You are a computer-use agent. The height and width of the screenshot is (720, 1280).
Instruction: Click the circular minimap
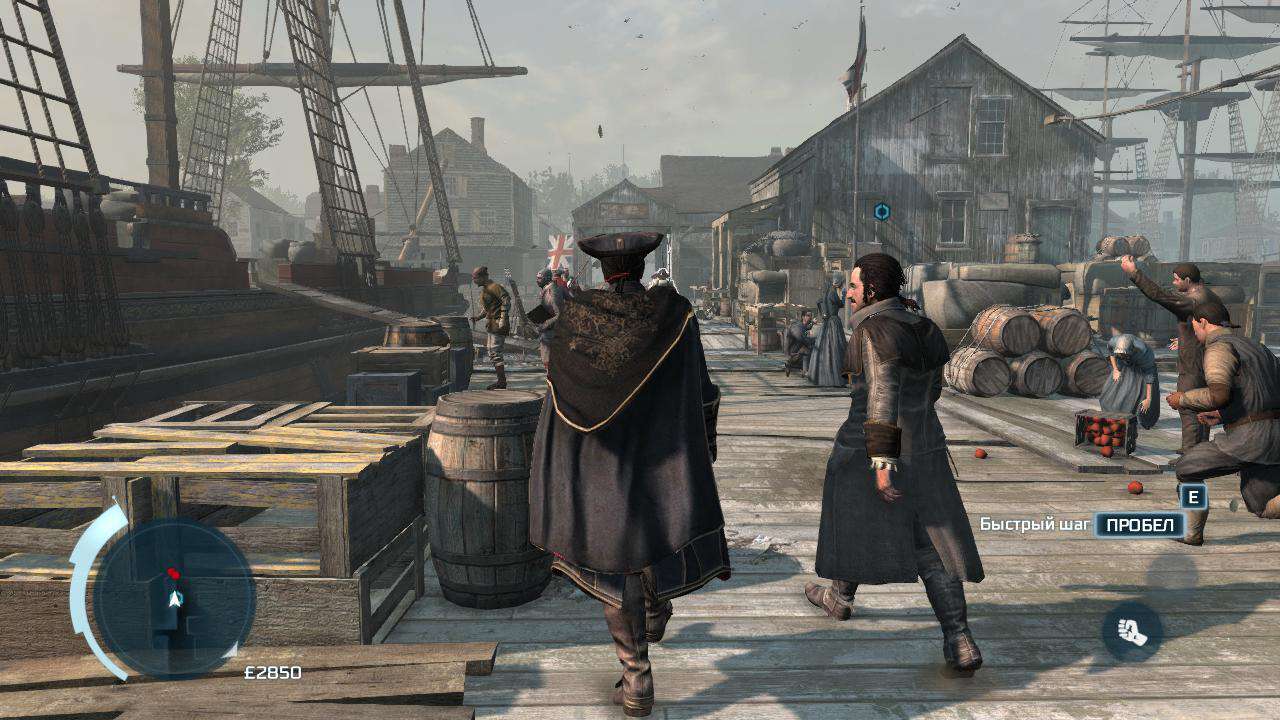point(174,599)
